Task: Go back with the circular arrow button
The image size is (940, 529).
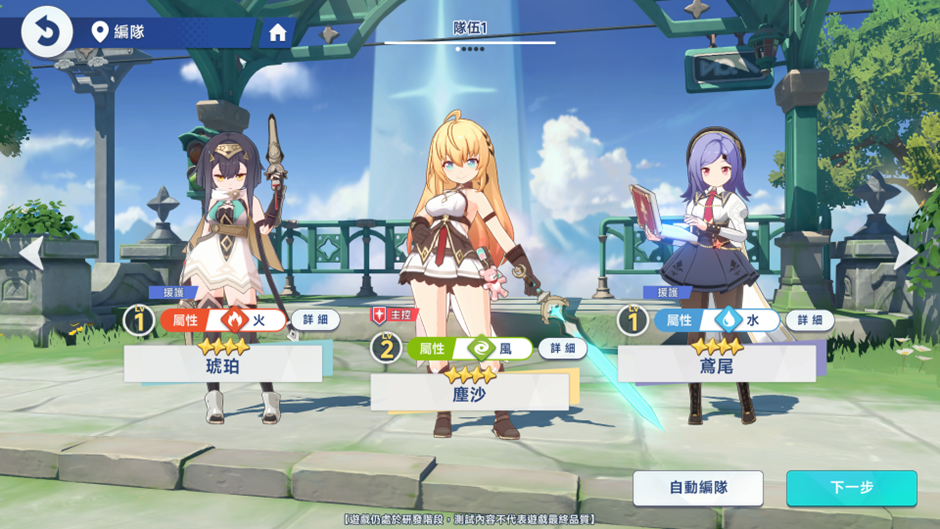Action: click(x=47, y=31)
